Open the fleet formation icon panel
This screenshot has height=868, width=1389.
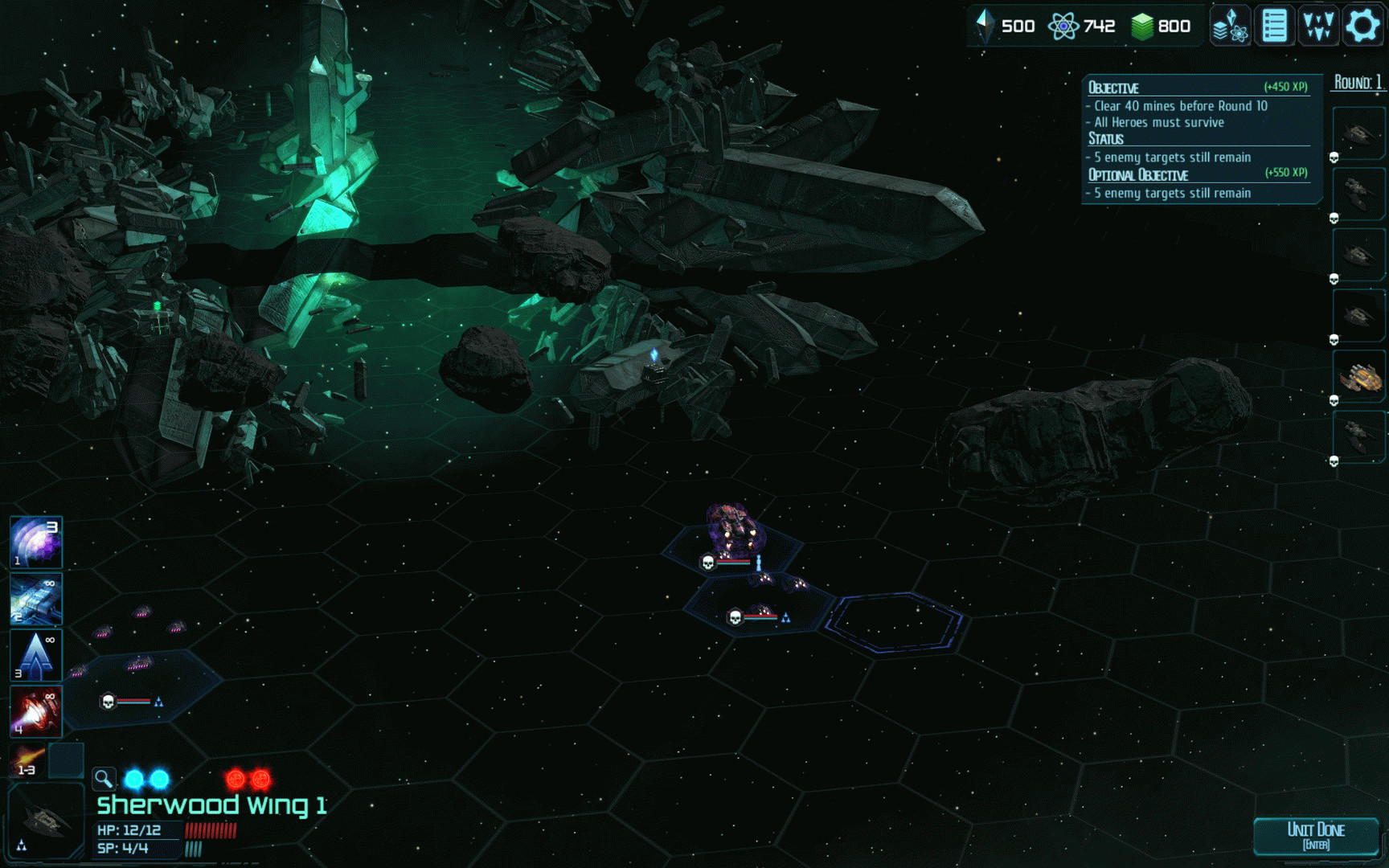1318,26
